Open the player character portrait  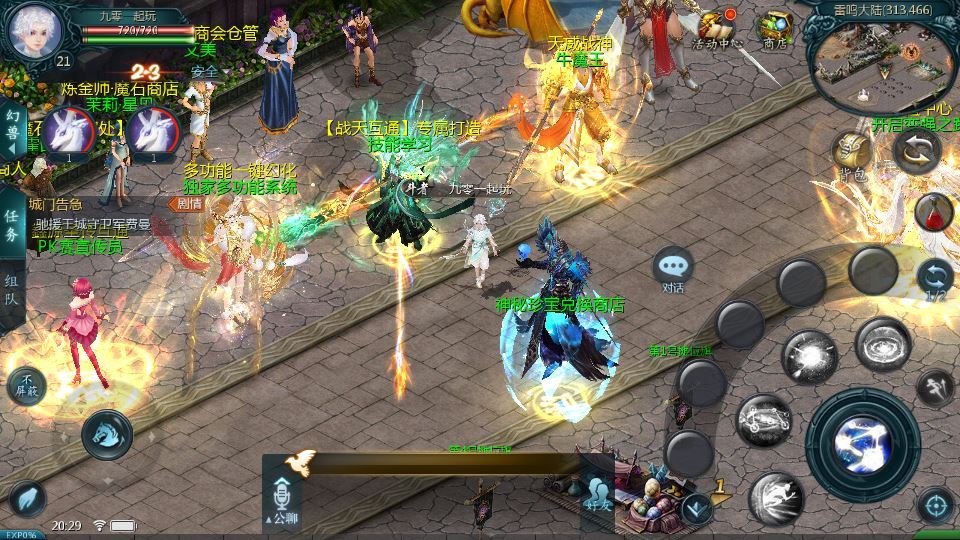pyautogui.click(x=35, y=31)
